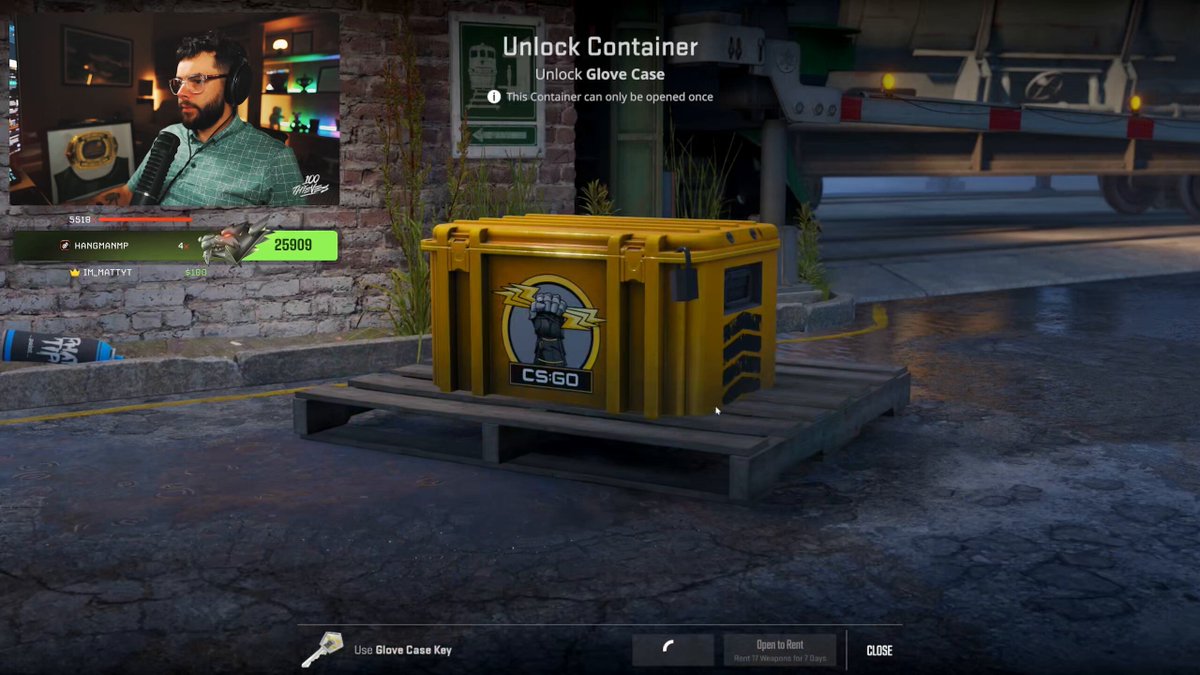The width and height of the screenshot is (1200, 675).
Task: Select the Glove Case Key icon
Action: 322,649
